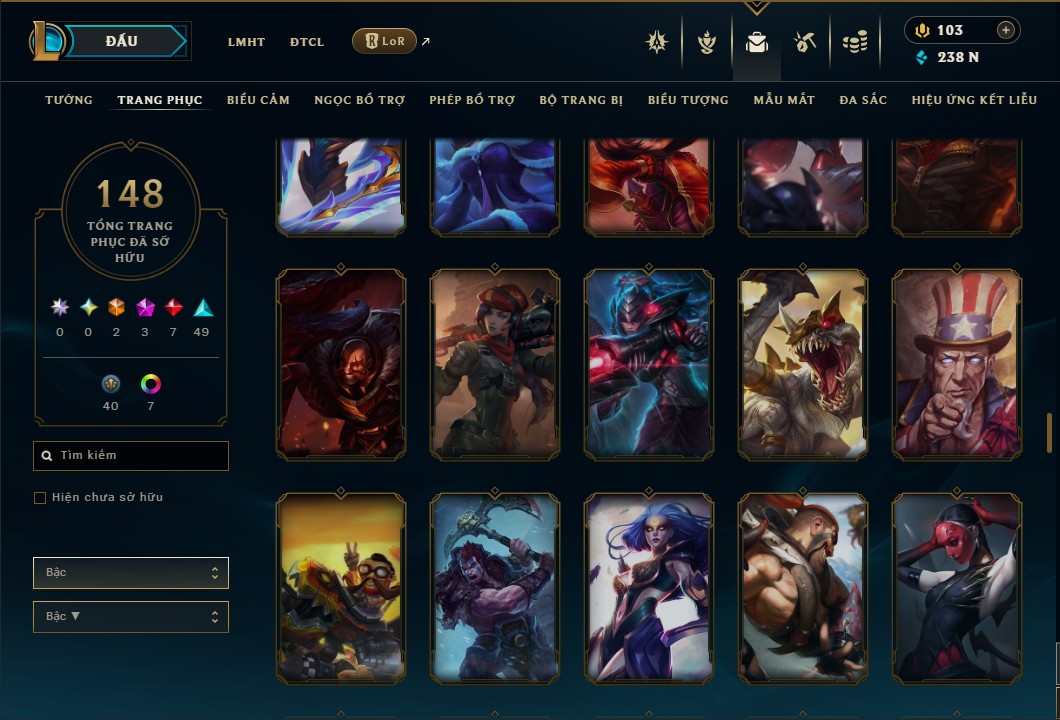Screen dimensions: 1060x720
Task: Start a match with the ĐẤU button
Action: pyautogui.click(x=122, y=41)
